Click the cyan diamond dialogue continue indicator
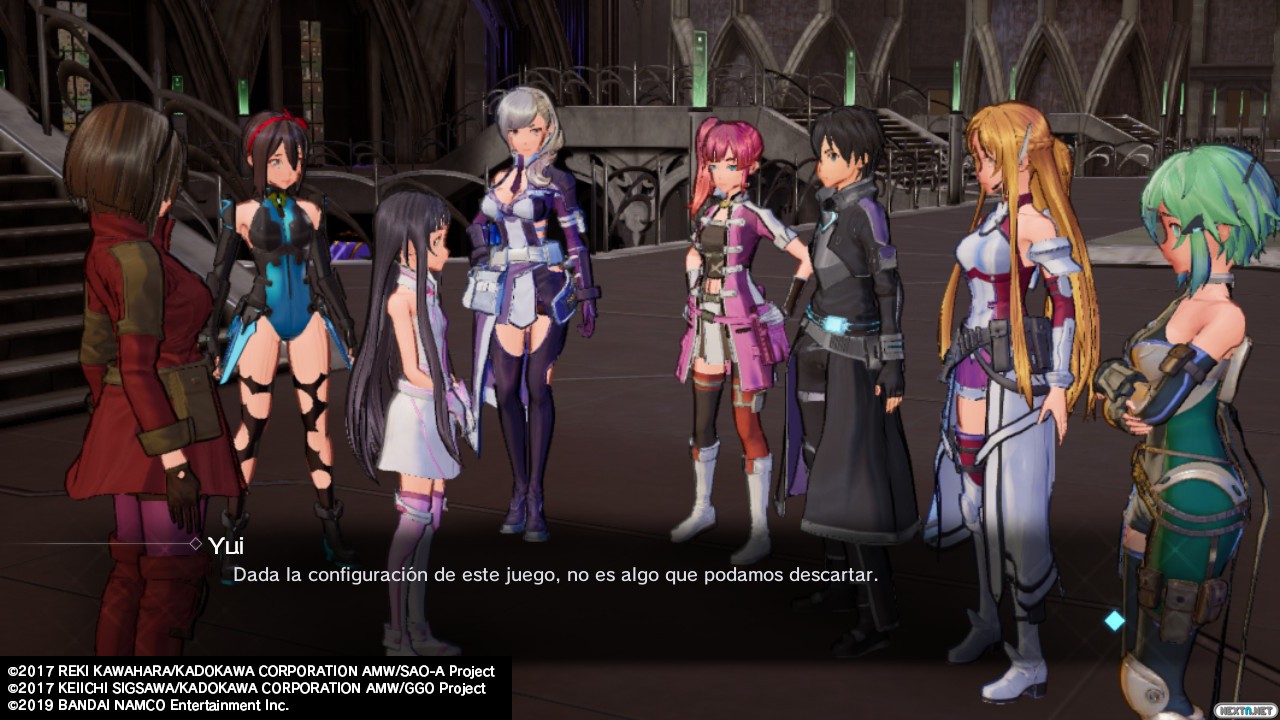 click(1114, 621)
